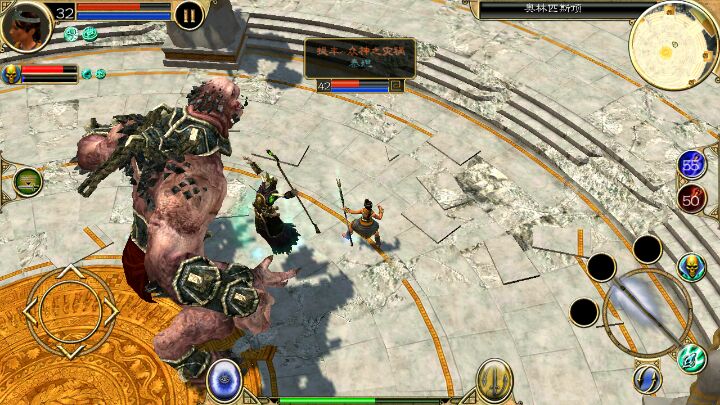The height and width of the screenshot is (405, 720).
Task: Pause the game with the pause button
Action: click(x=188, y=14)
